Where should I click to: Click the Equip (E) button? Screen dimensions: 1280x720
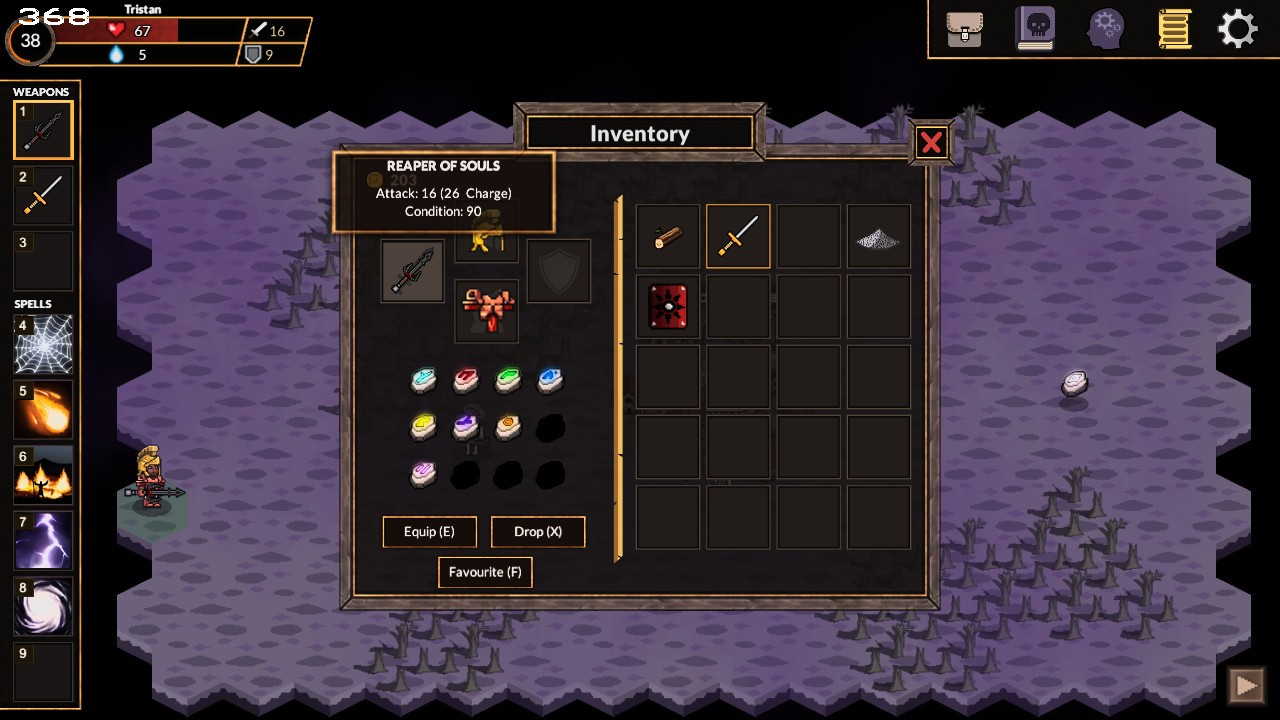429,532
